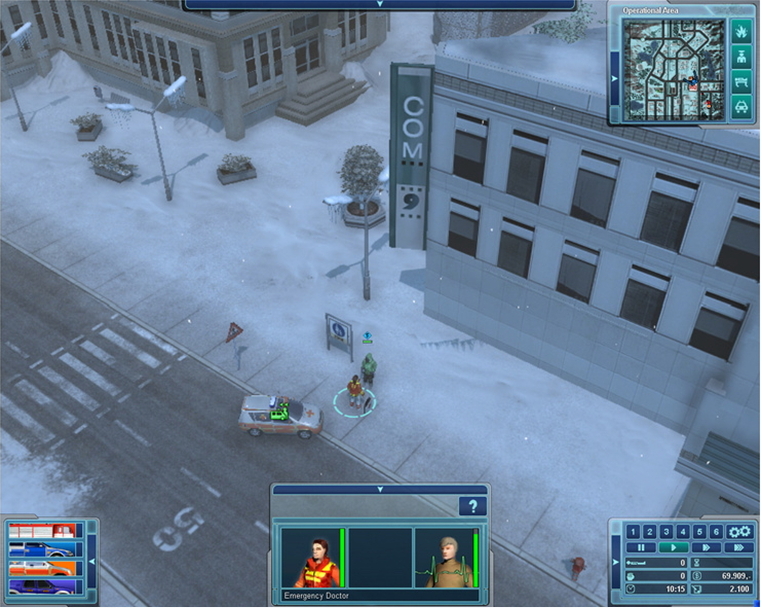Set game speed to triple fast-forward
The height and width of the screenshot is (608, 762).
(739, 548)
